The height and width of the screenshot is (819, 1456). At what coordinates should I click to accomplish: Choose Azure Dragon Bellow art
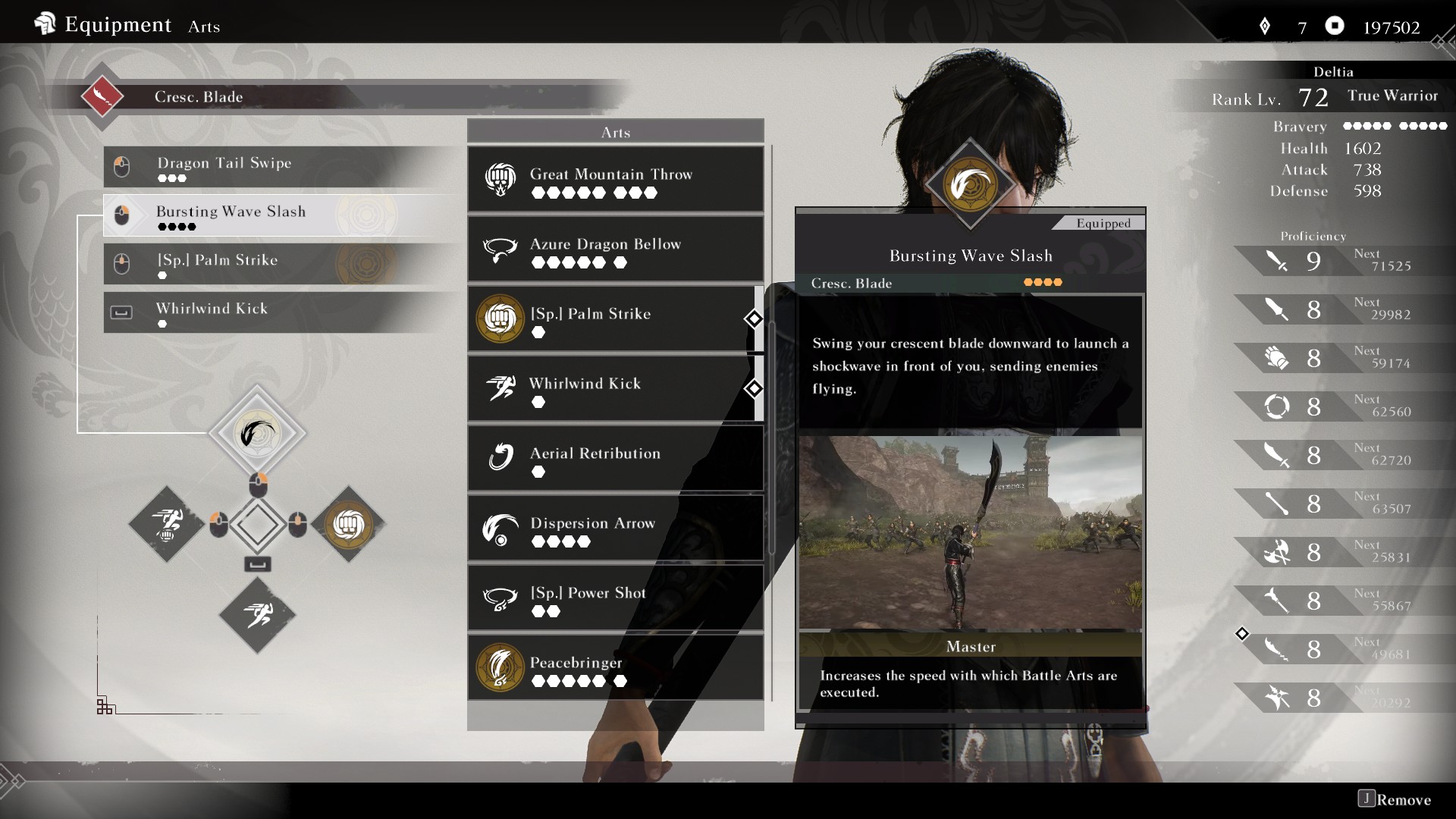pos(615,249)
